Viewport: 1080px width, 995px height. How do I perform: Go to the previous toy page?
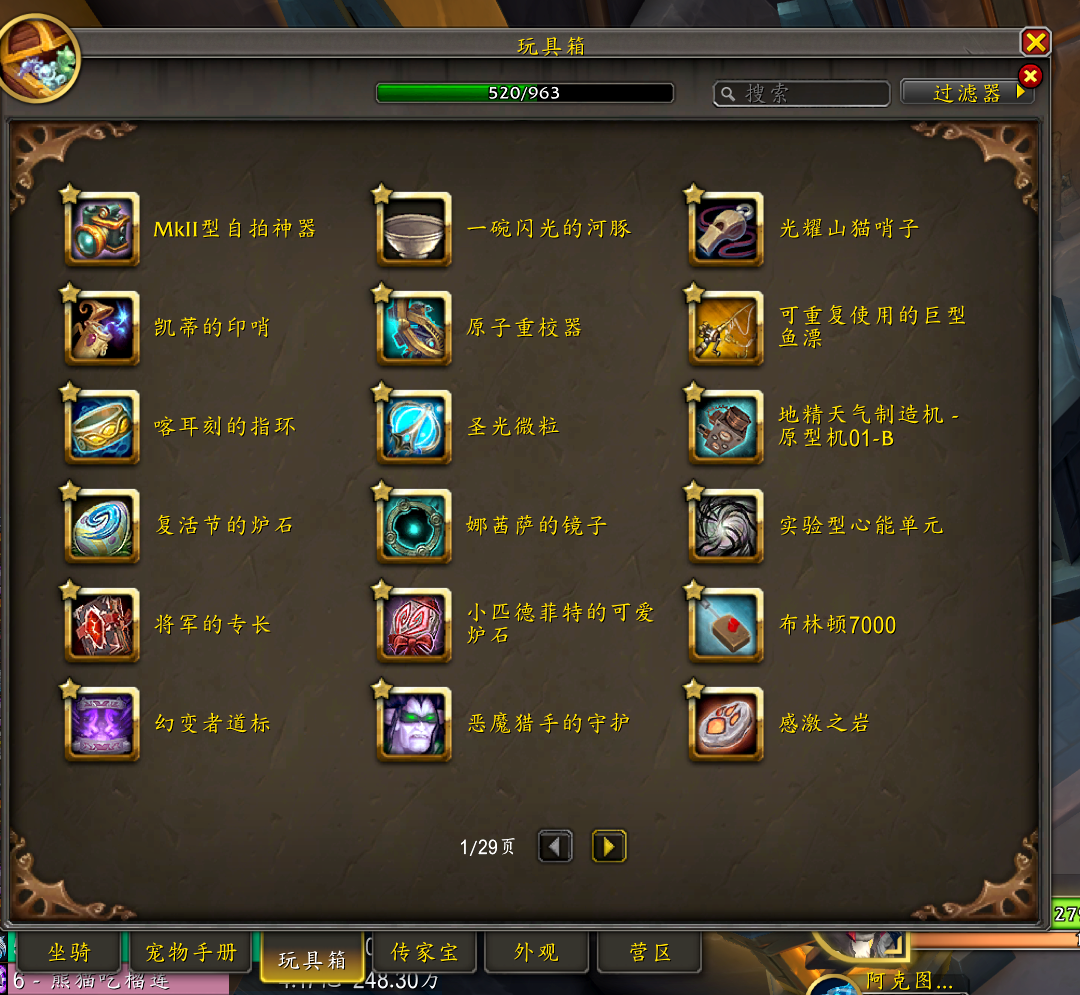555,847
